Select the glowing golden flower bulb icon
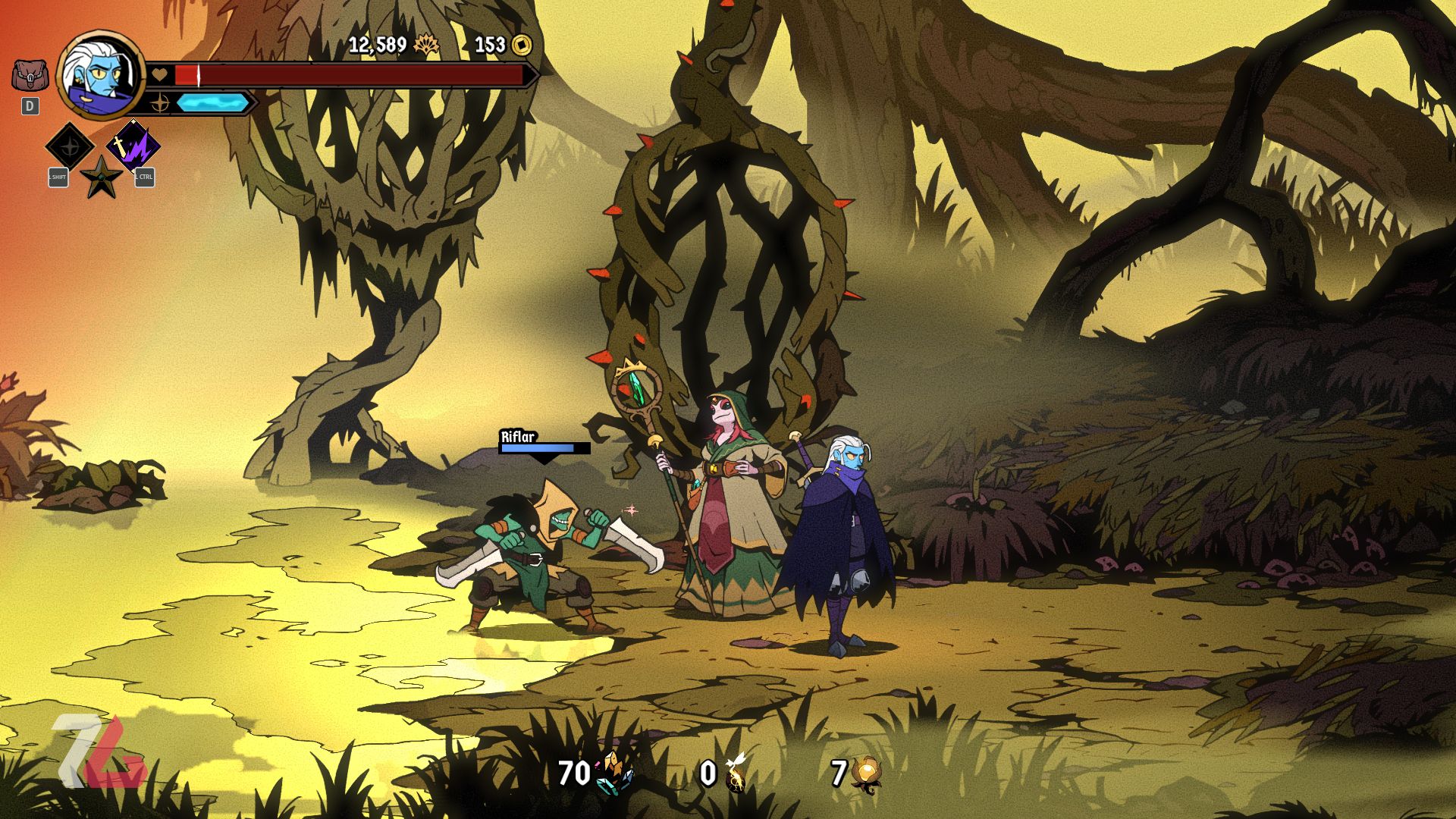The image size is (1456, 819). pyautogui.click(x=866, y=773)
